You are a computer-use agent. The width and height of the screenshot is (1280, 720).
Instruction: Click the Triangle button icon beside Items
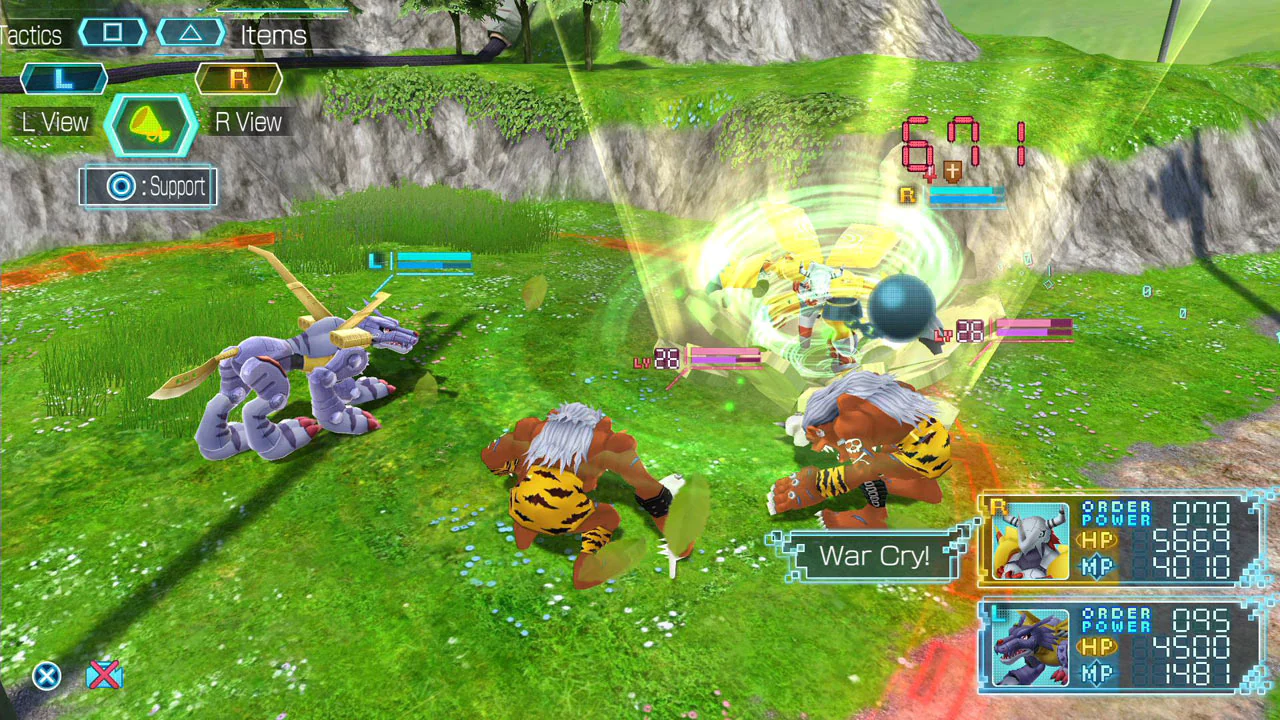click(190, 31)
